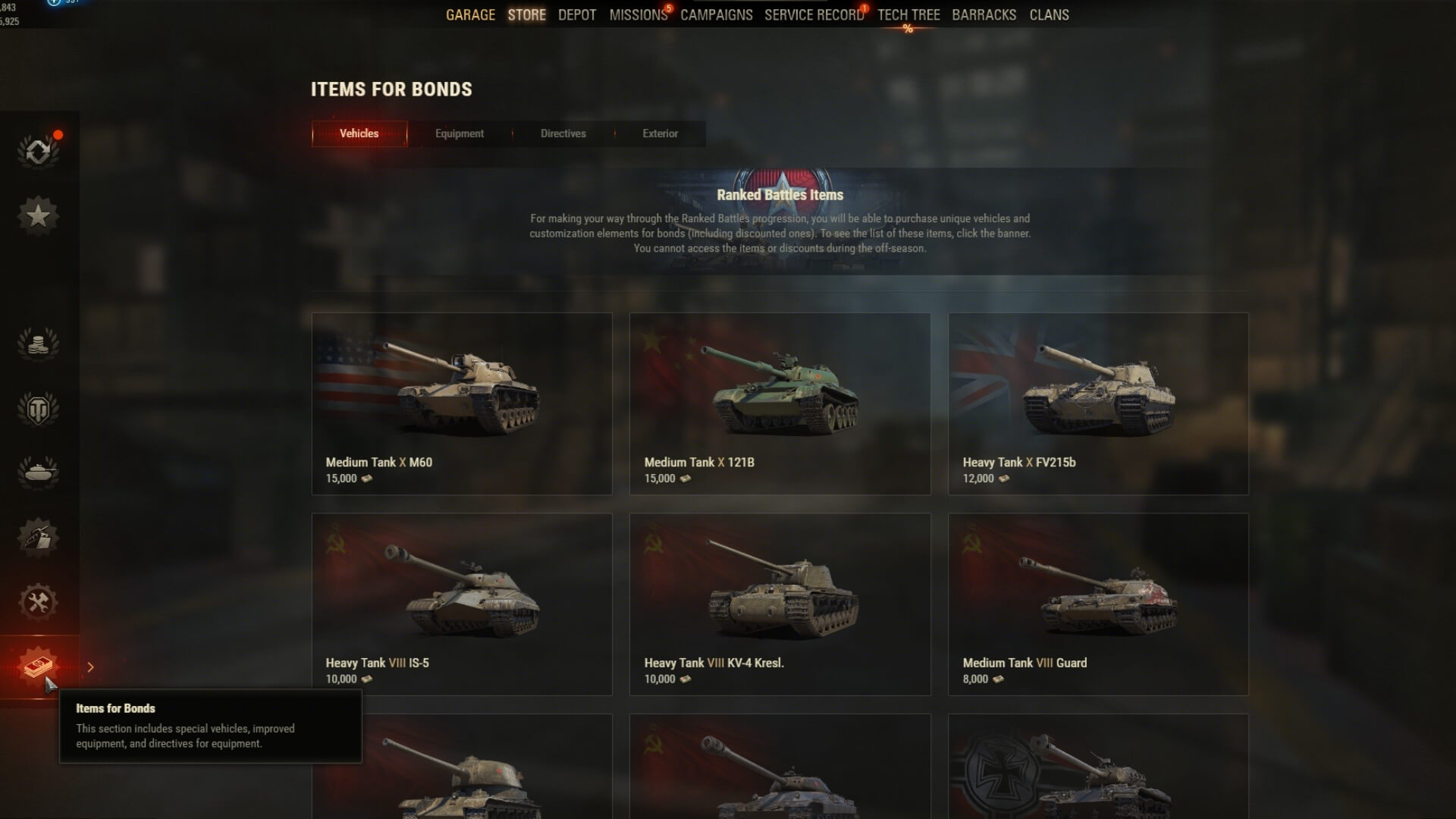Viewport: 1456px width, 819px height.
Task: Open MISSIONS showing five notifications
Action: (635, 14)
